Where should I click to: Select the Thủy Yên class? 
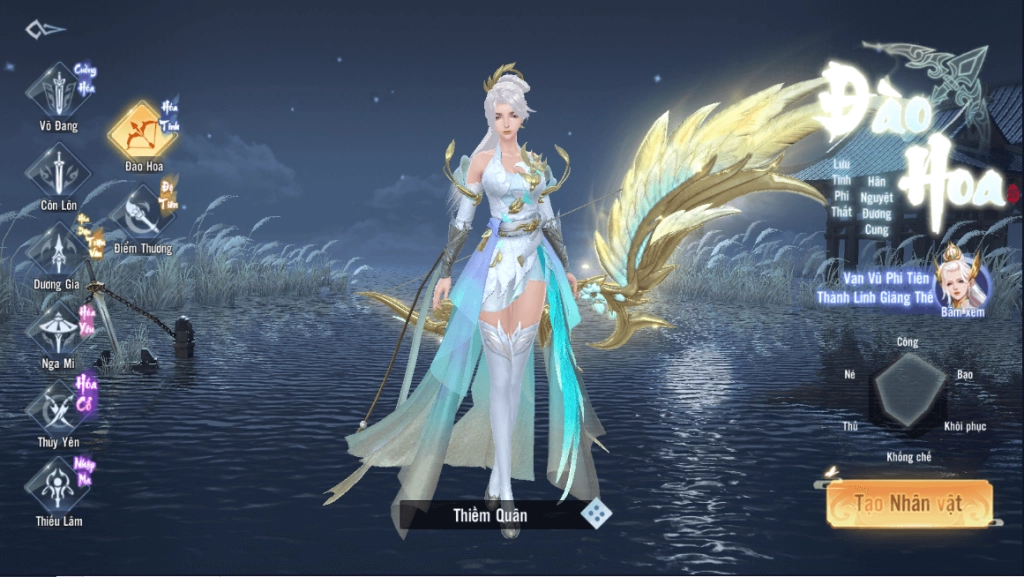(x=58, y=407)
